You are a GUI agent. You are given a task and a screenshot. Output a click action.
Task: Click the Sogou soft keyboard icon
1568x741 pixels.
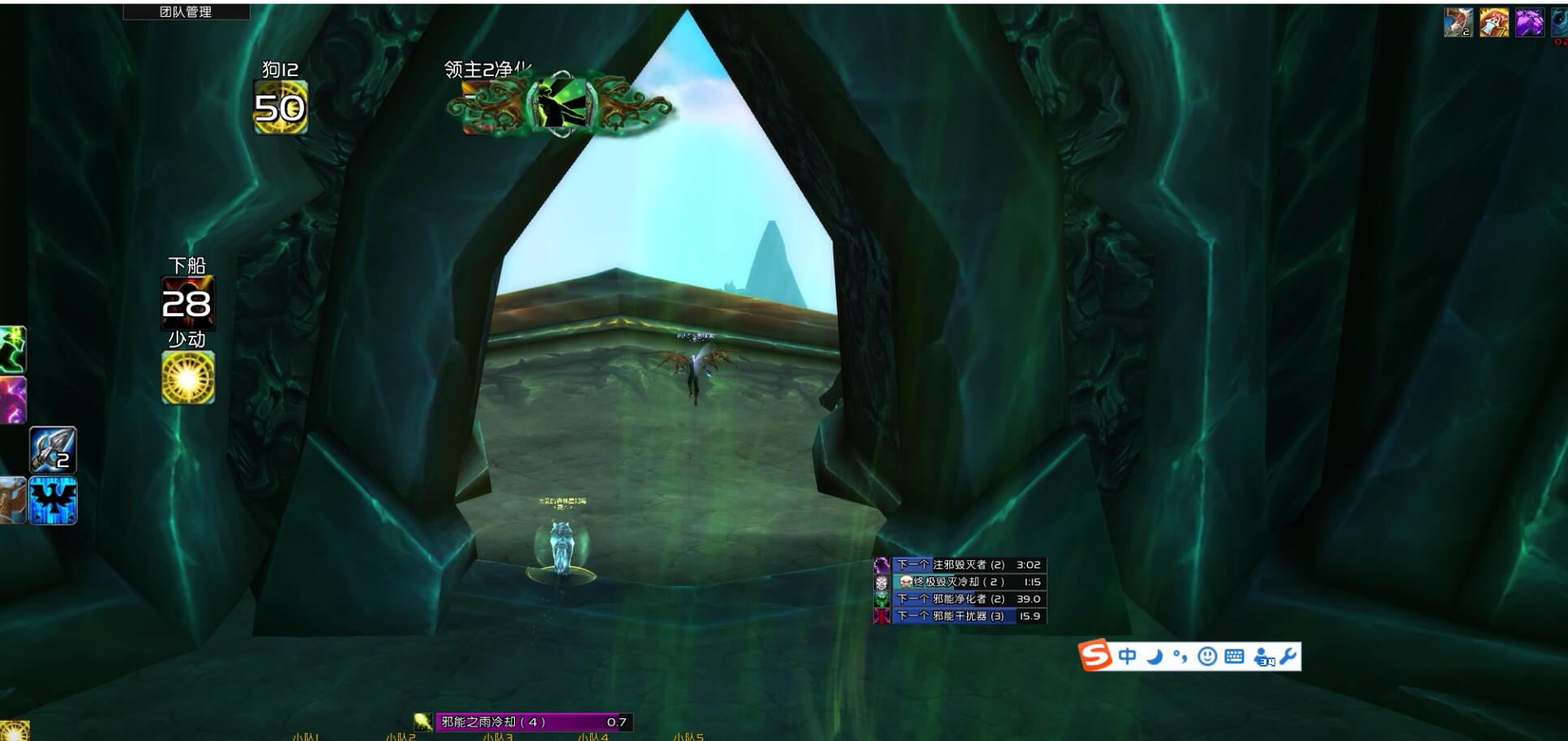[x=1234, y=656]
